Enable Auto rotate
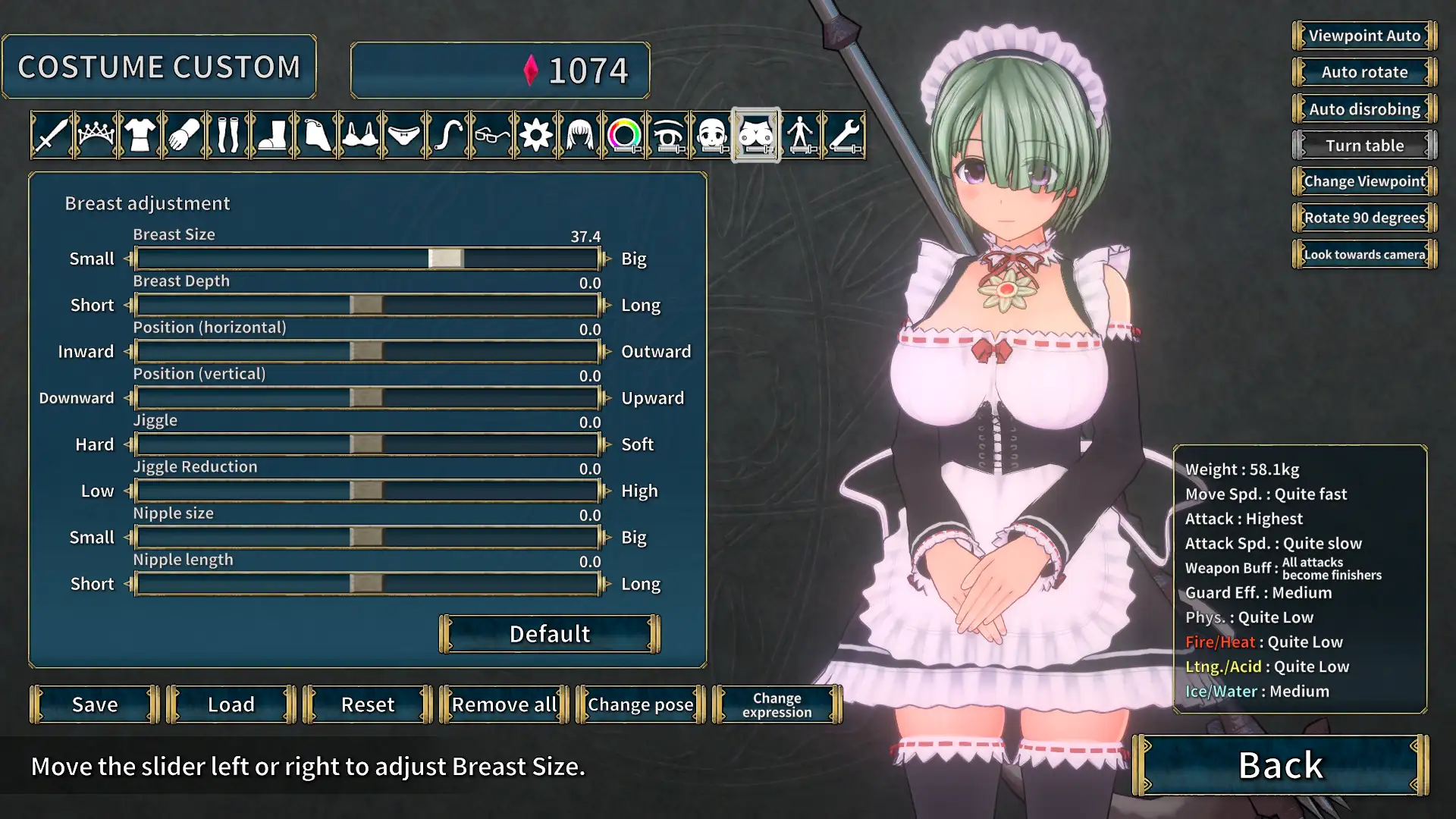The height and width of the screenshot is (819, 1456). 1364,72
